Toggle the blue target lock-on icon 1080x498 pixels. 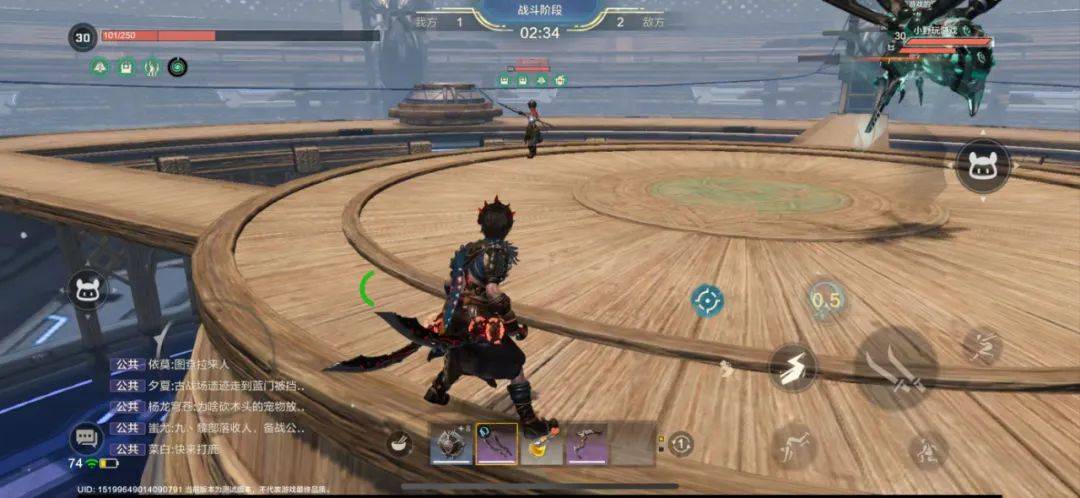[707, 300]
